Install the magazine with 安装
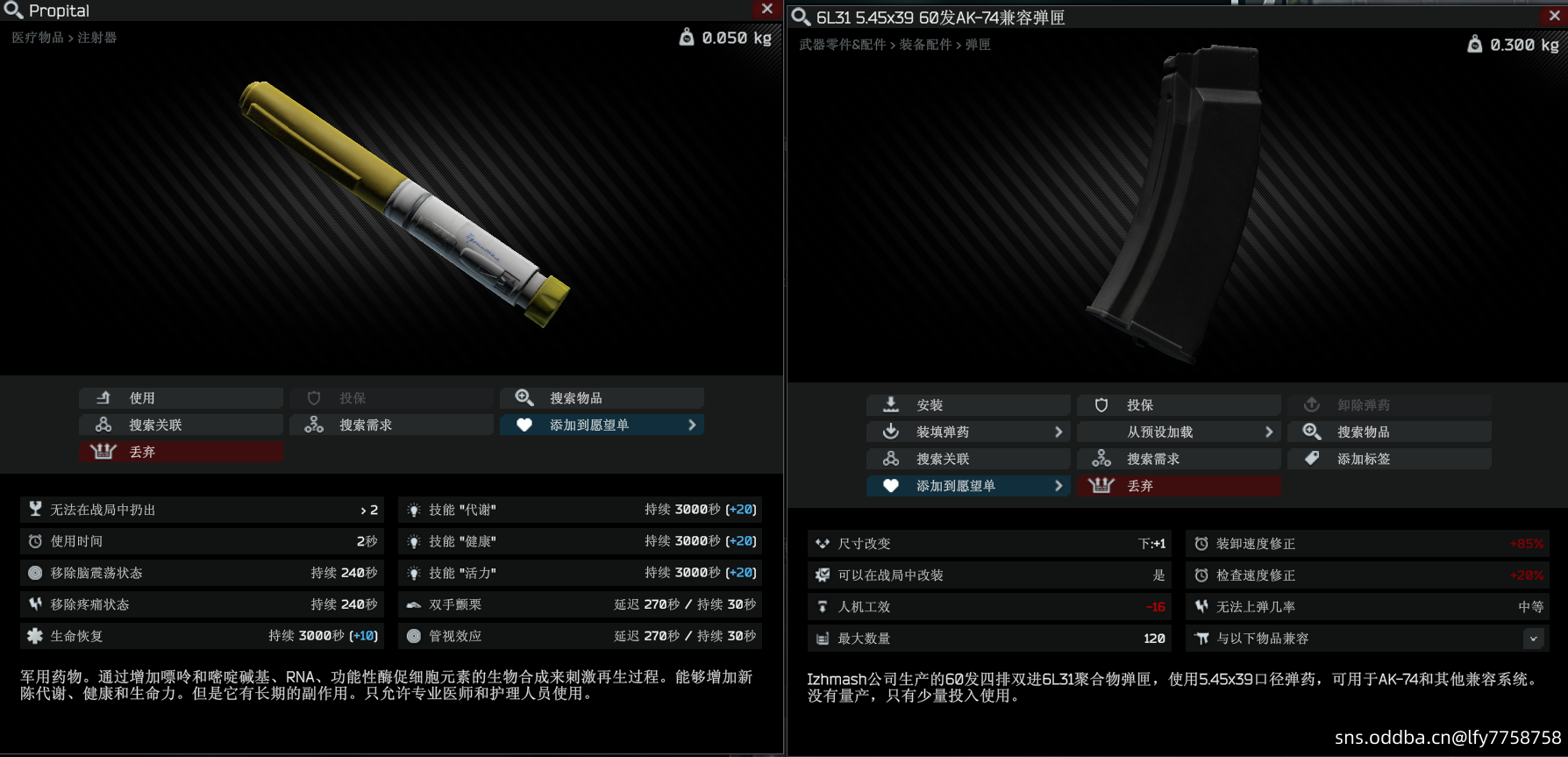 [968, 405]
